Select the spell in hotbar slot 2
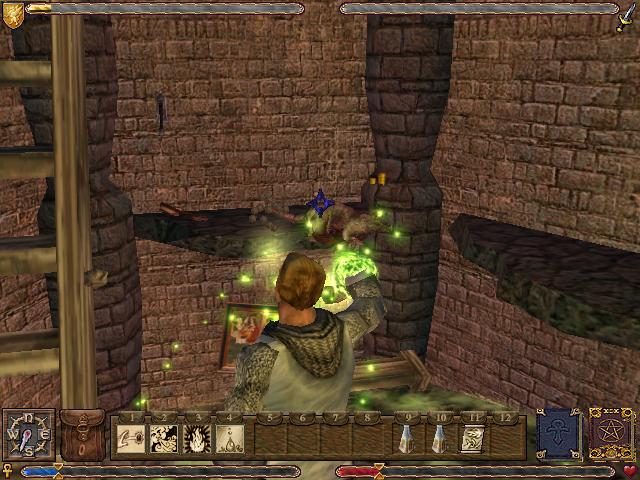Image resolution: width=640 pixels, height=480 pixels. [x=164, y=438]
